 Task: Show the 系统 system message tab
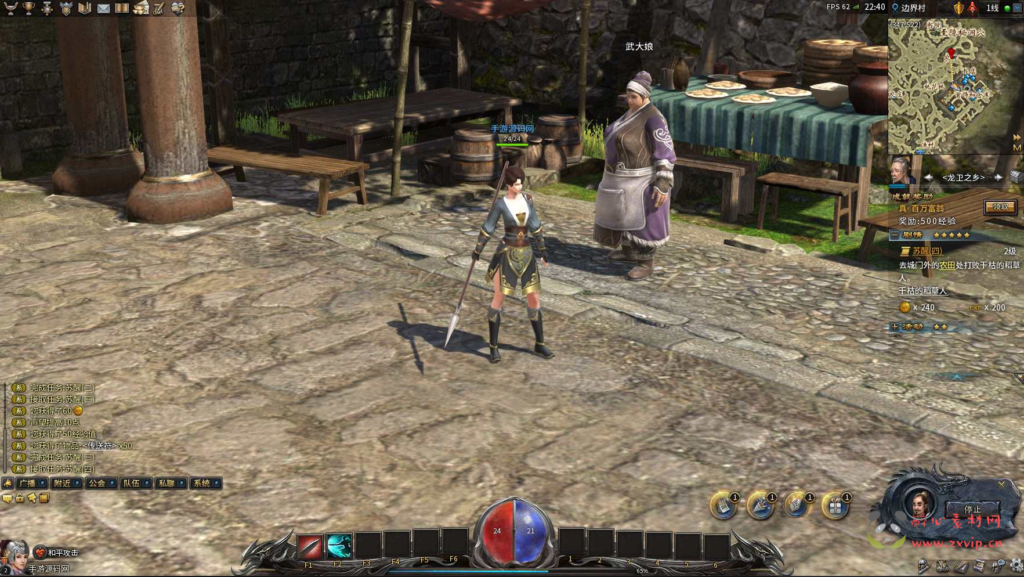201,483
